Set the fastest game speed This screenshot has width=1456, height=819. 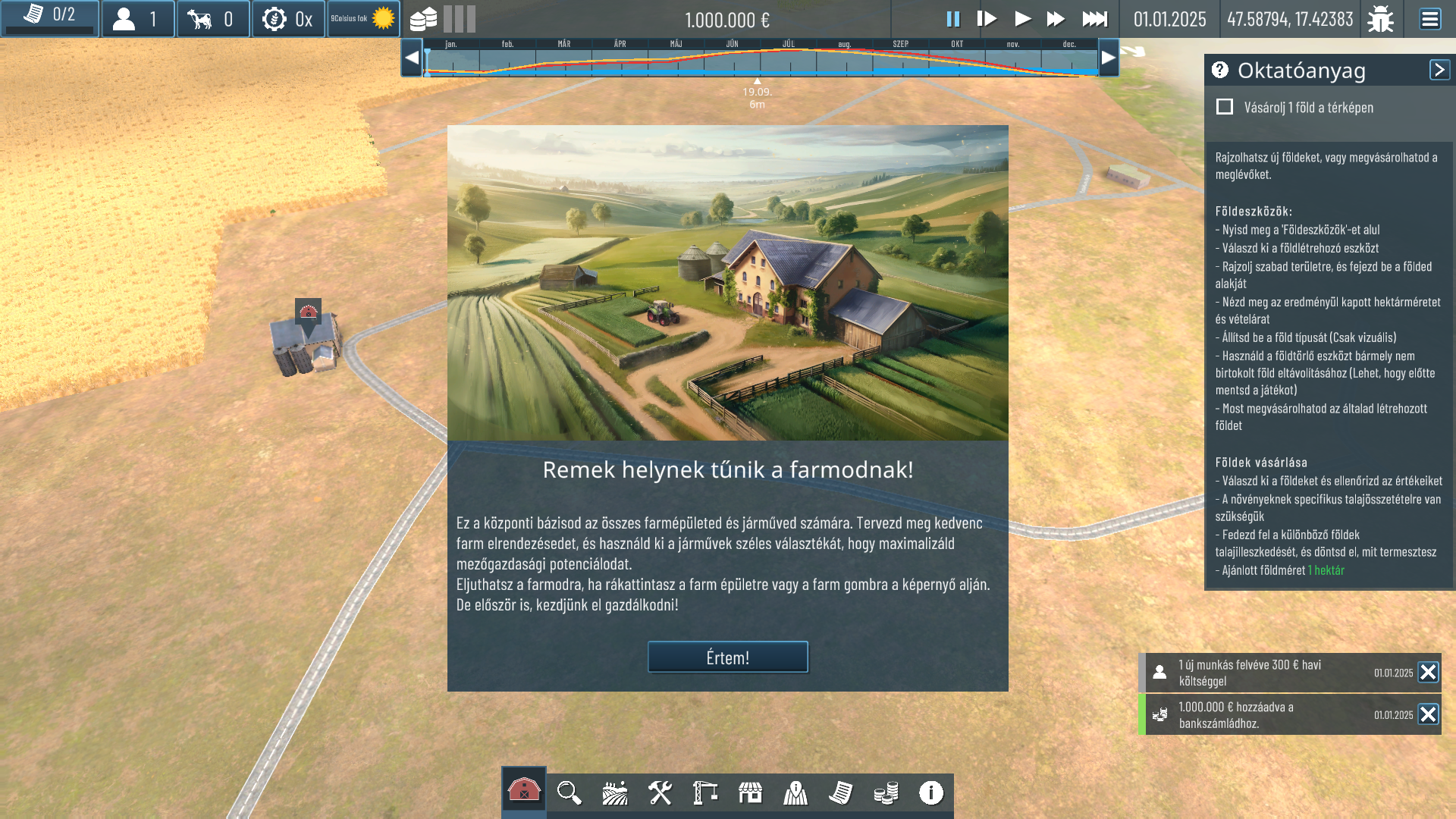point(1094,19)
